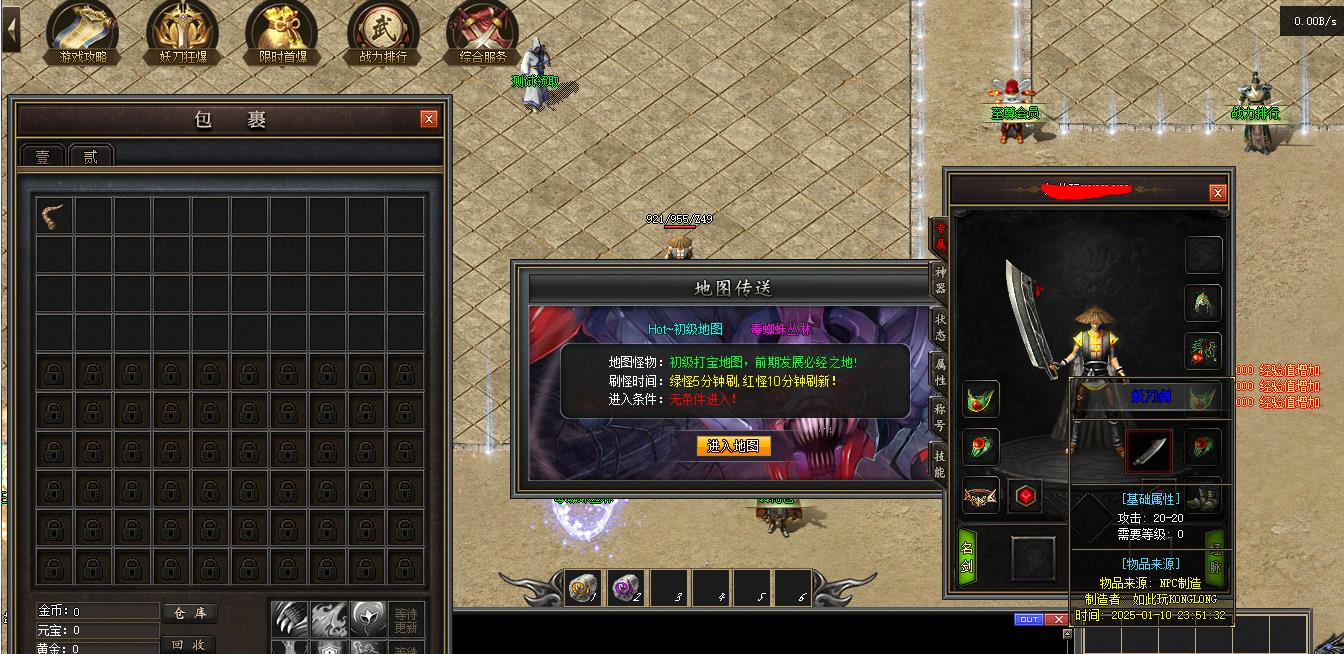Show the 称号 titles tab
1344x654 pixels.
(x=940, y=417)
